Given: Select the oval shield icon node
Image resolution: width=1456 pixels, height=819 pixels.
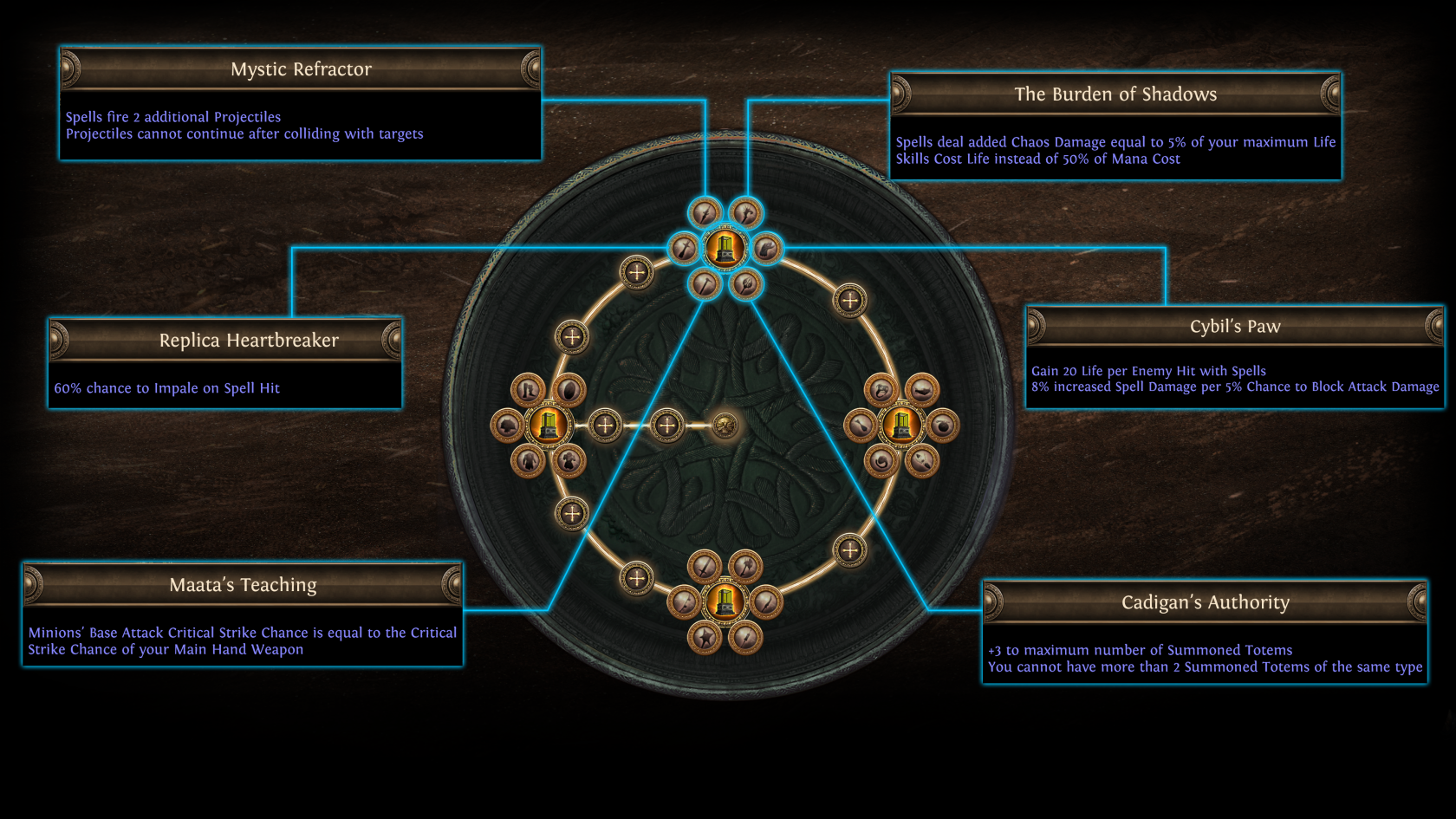Looking at the screenshot, I should point(569,390).
